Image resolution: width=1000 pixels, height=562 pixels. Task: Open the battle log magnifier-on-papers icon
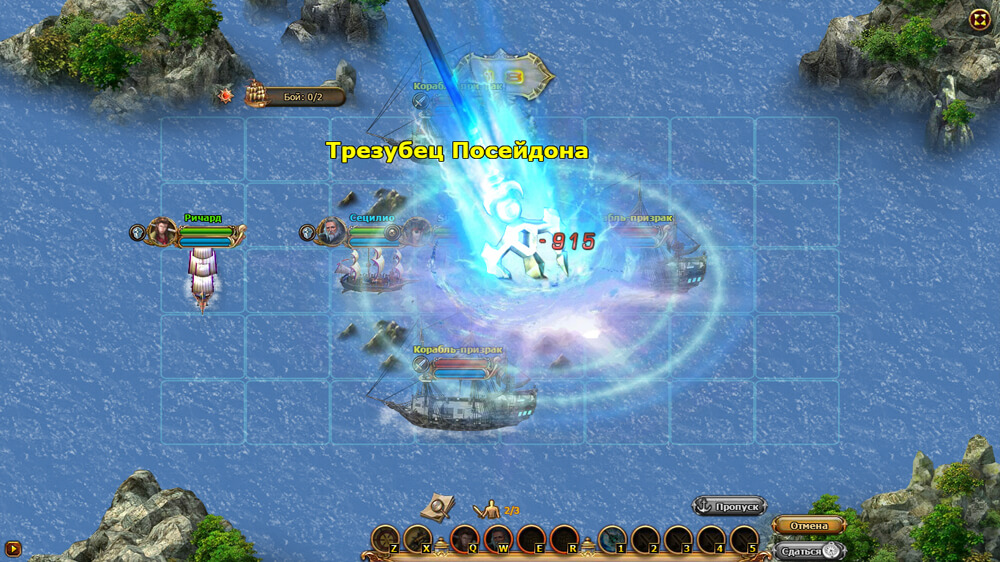(x=437, y=508)
